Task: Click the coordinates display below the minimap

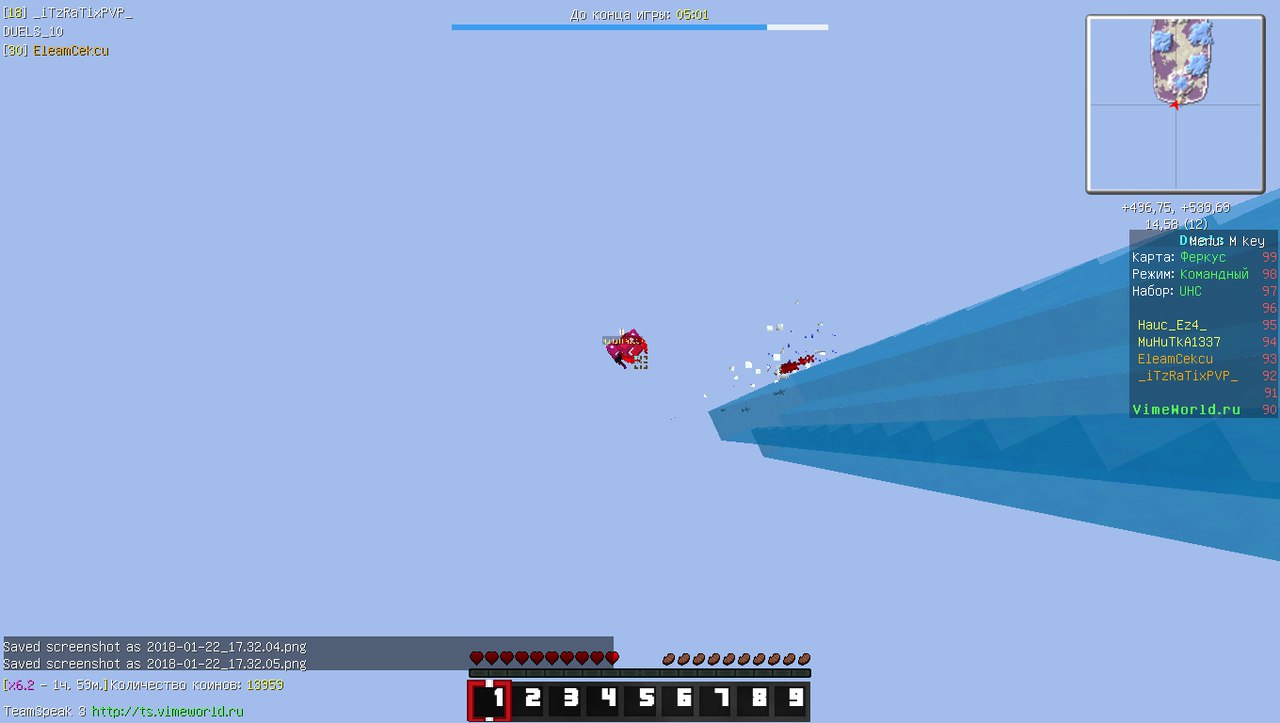Action: pos(1177,207)
